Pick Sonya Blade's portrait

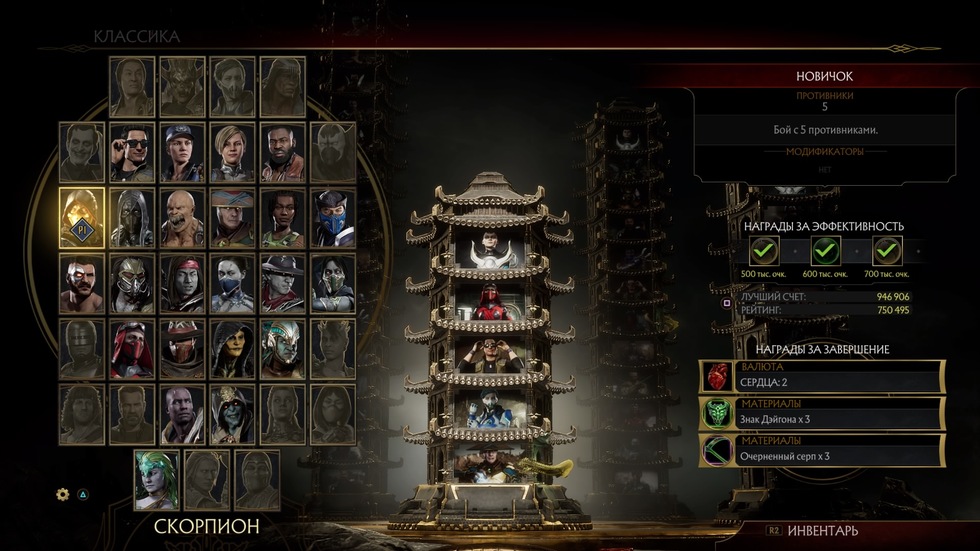182,150
